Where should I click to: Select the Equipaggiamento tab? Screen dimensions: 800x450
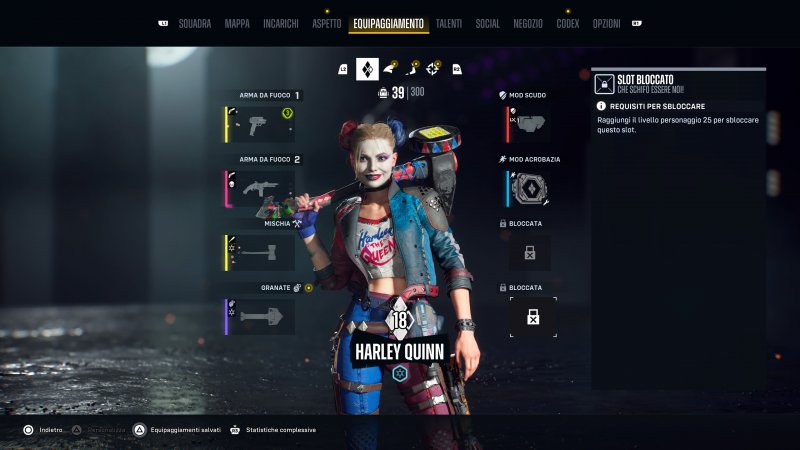point(388,23)
